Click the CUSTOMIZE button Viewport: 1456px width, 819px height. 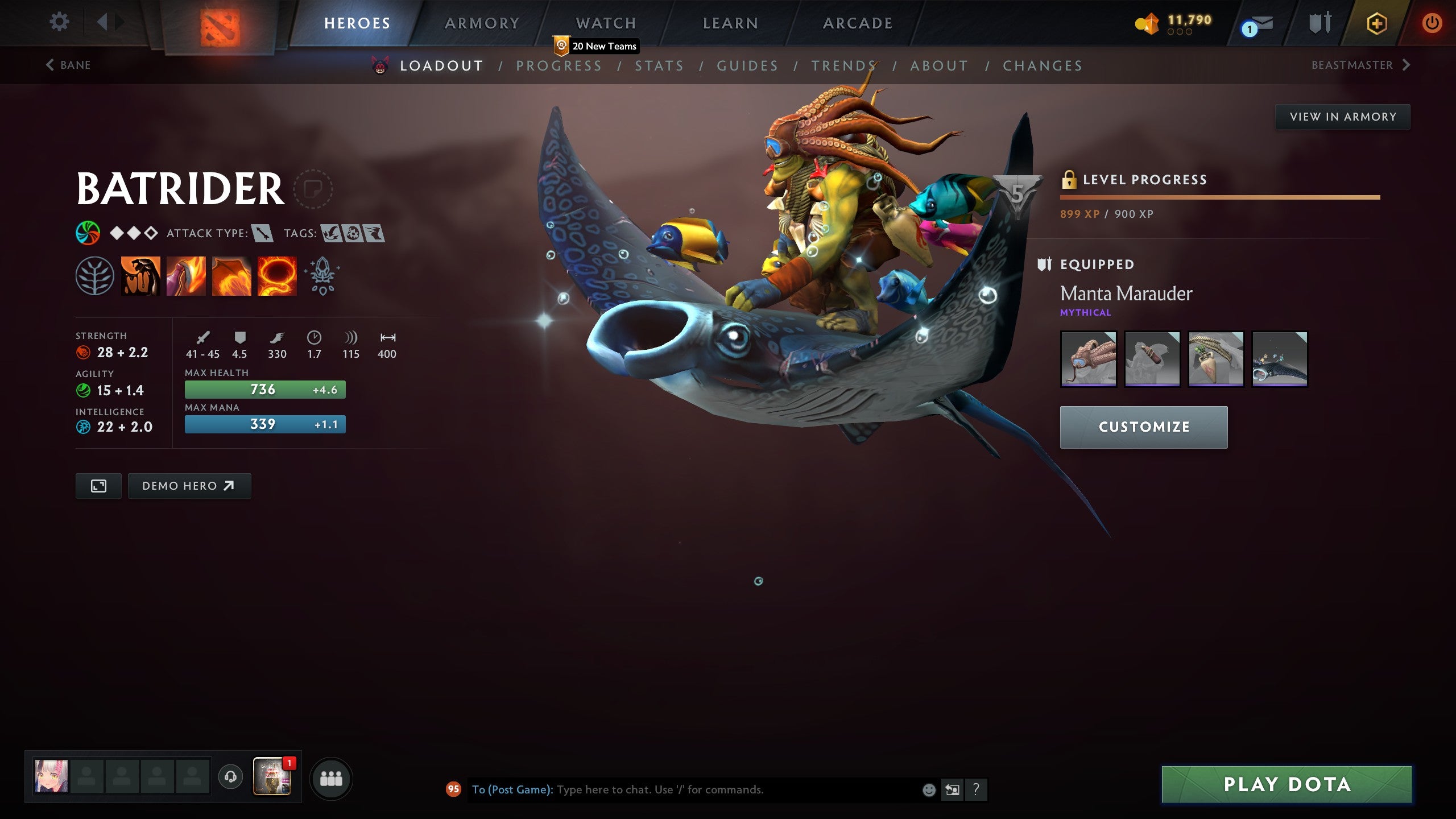(x=1144, y=427)
